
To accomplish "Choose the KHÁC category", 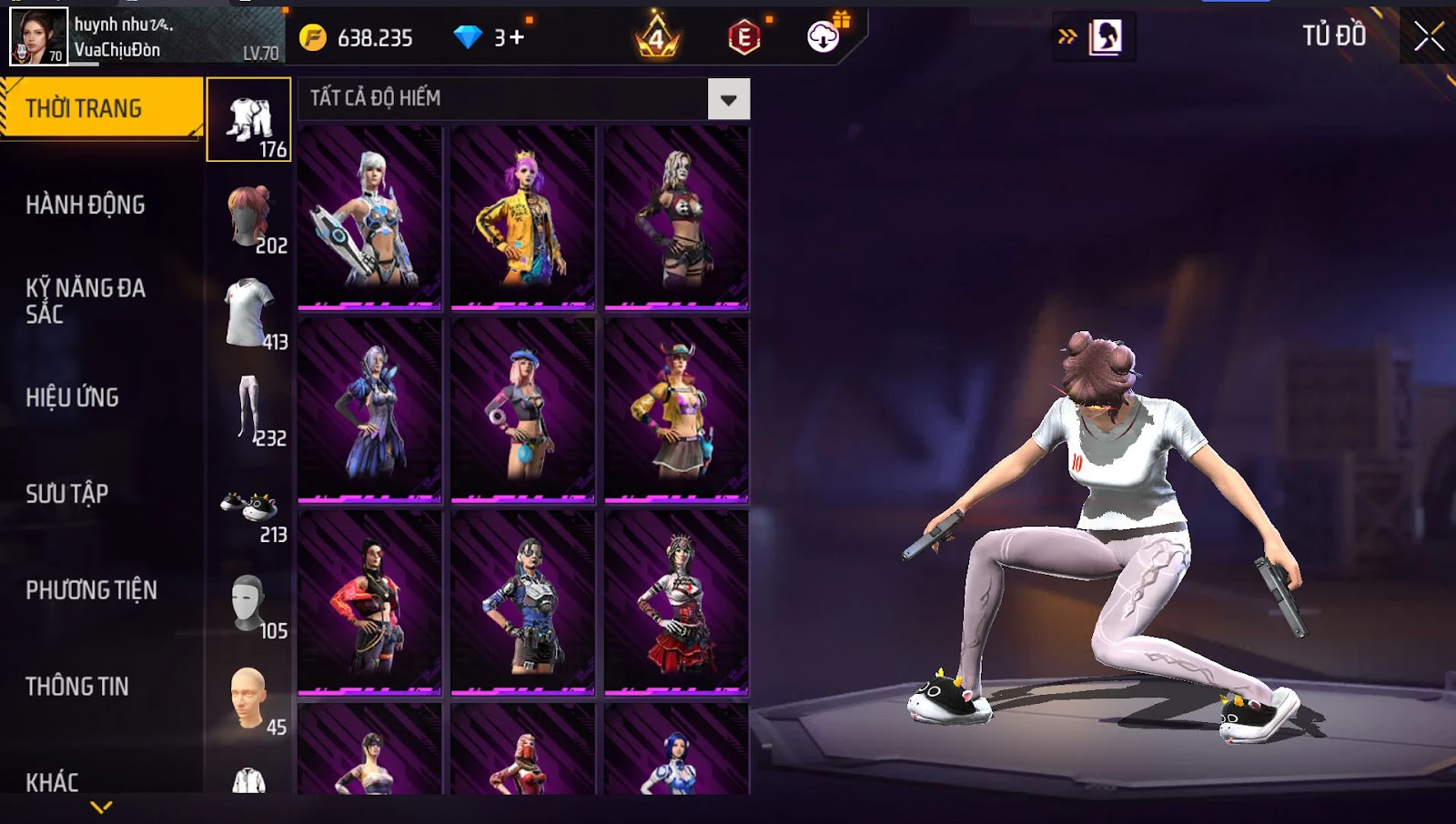I will point(52,781).
